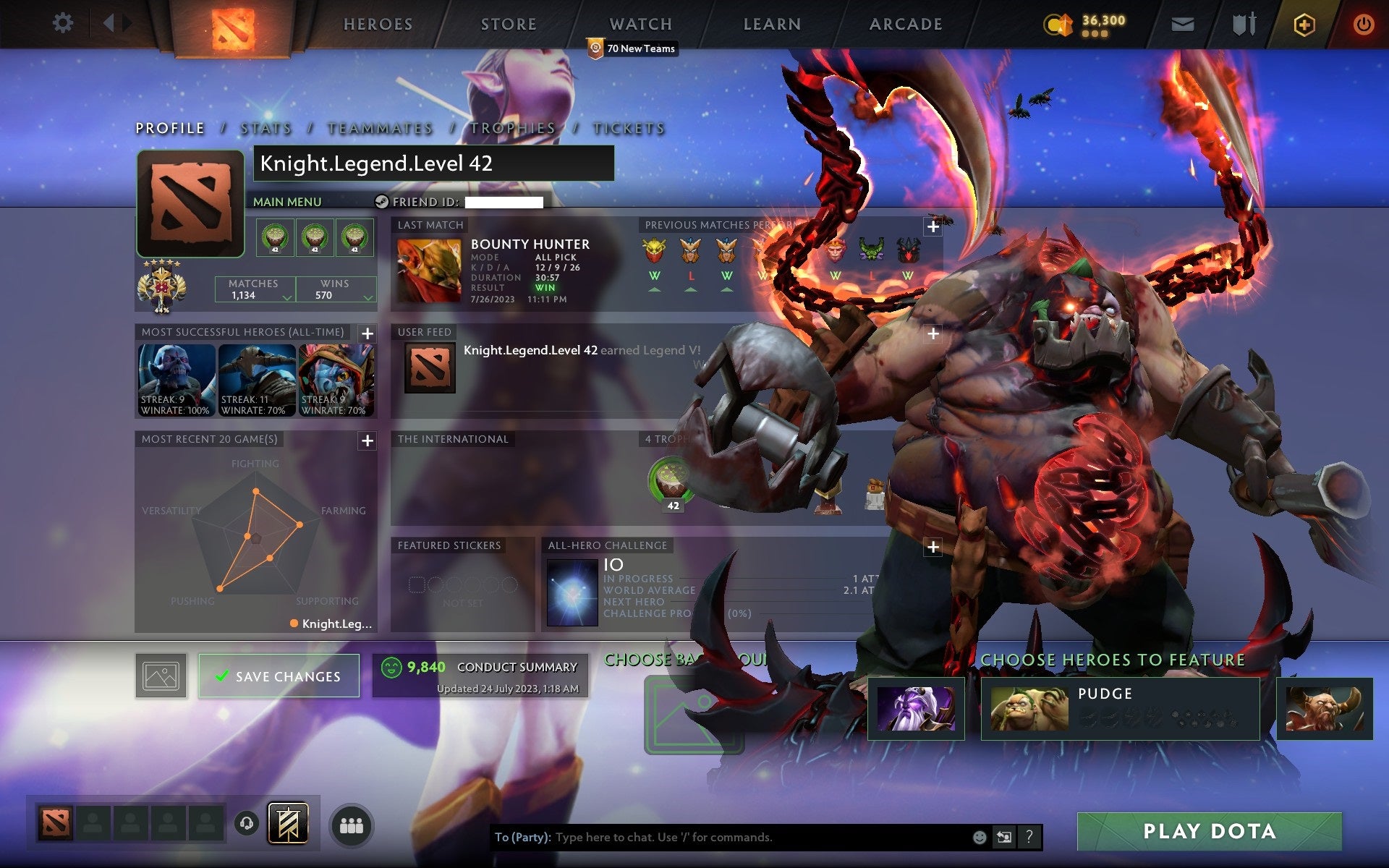Expand the Wins dropdown chevron
Screen dimensions: 1389x868
coord(368,297)
